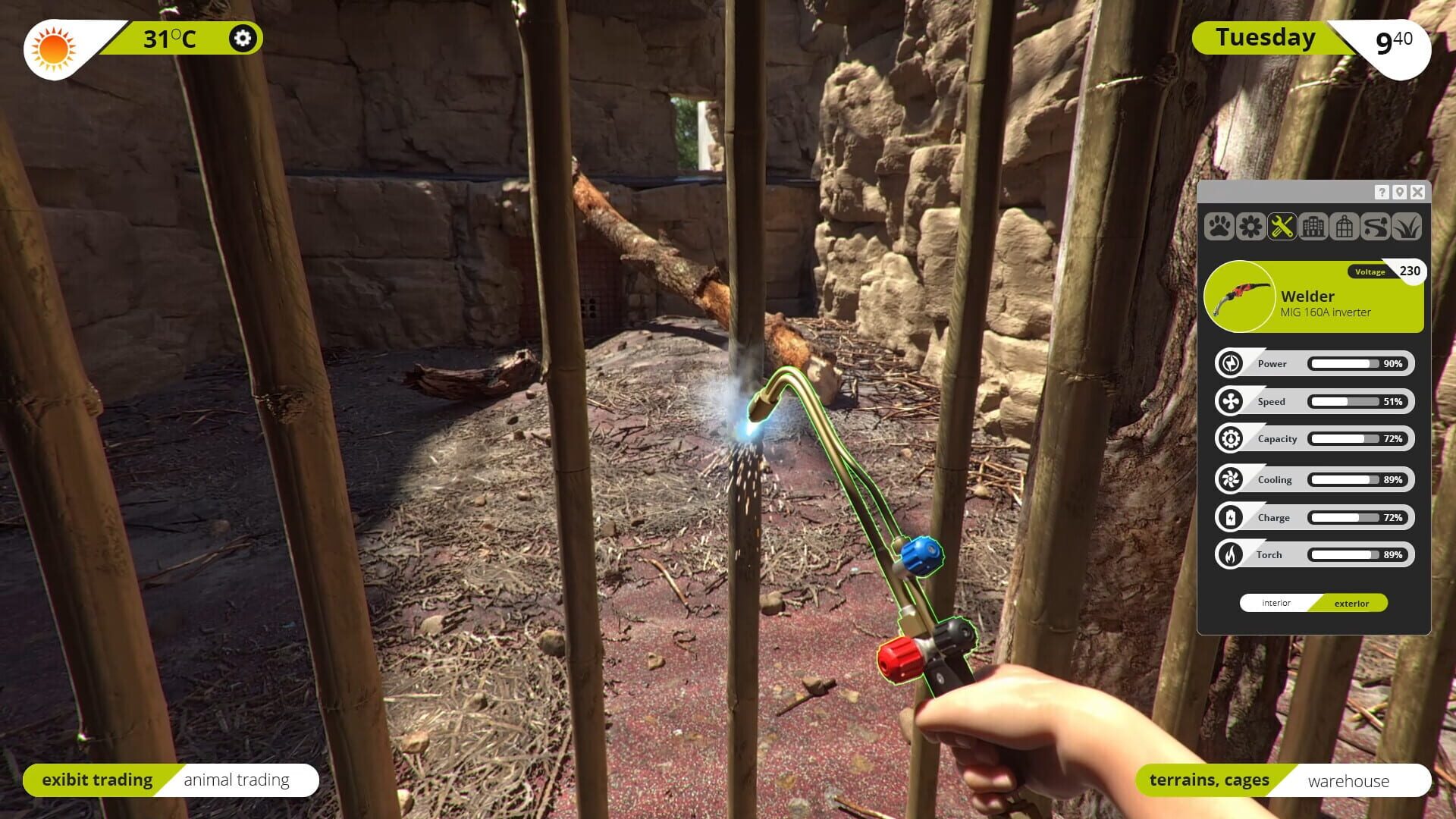Image resolution: width=1456 pixels, height=819 pixels.
Task: Open the weather settings gear
Action: pyautogui.click(x=243, y=38)
